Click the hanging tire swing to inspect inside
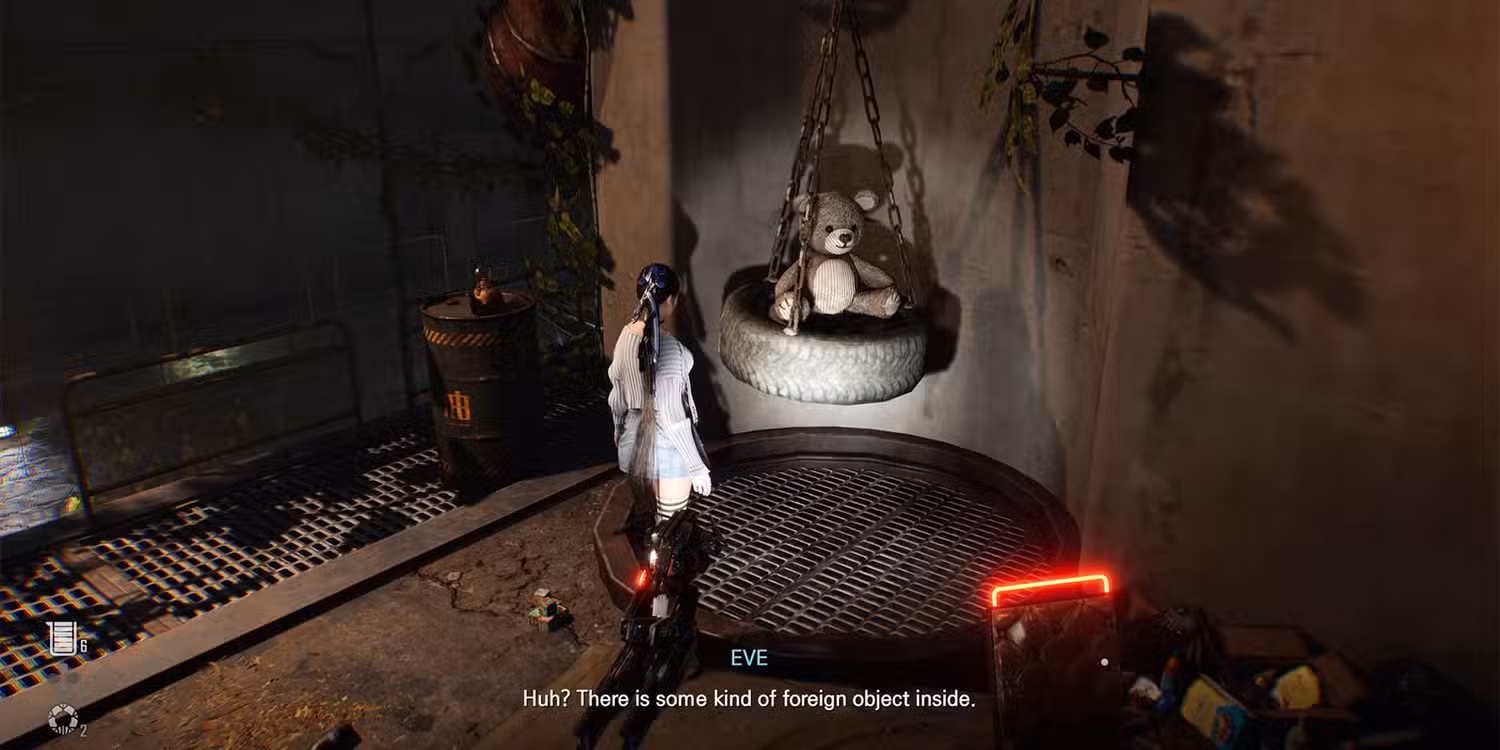Image resolution: width=1500 pixels, height=750 pixels. [825, 360]
